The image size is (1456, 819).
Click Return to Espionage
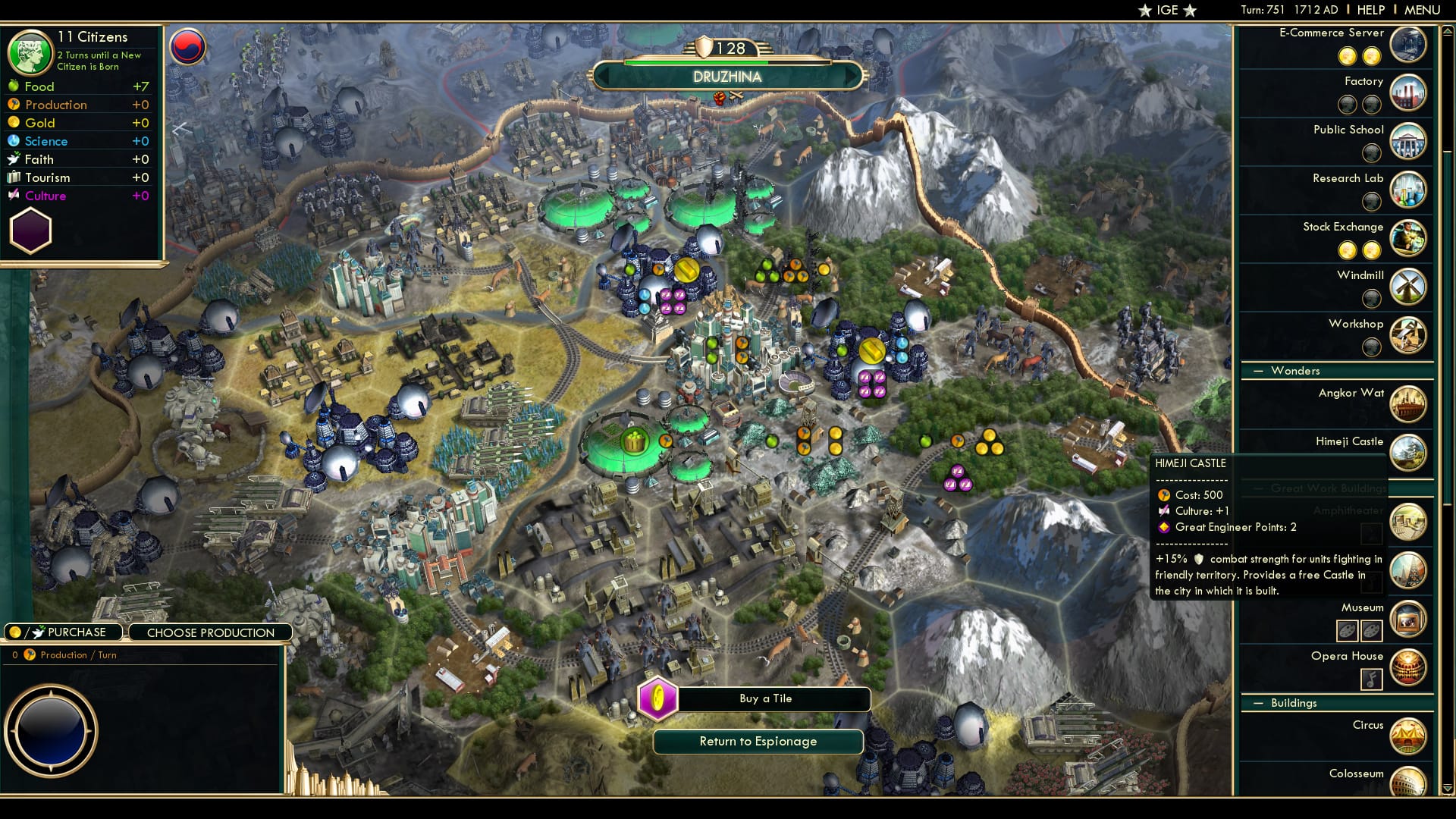coord(758,741)
